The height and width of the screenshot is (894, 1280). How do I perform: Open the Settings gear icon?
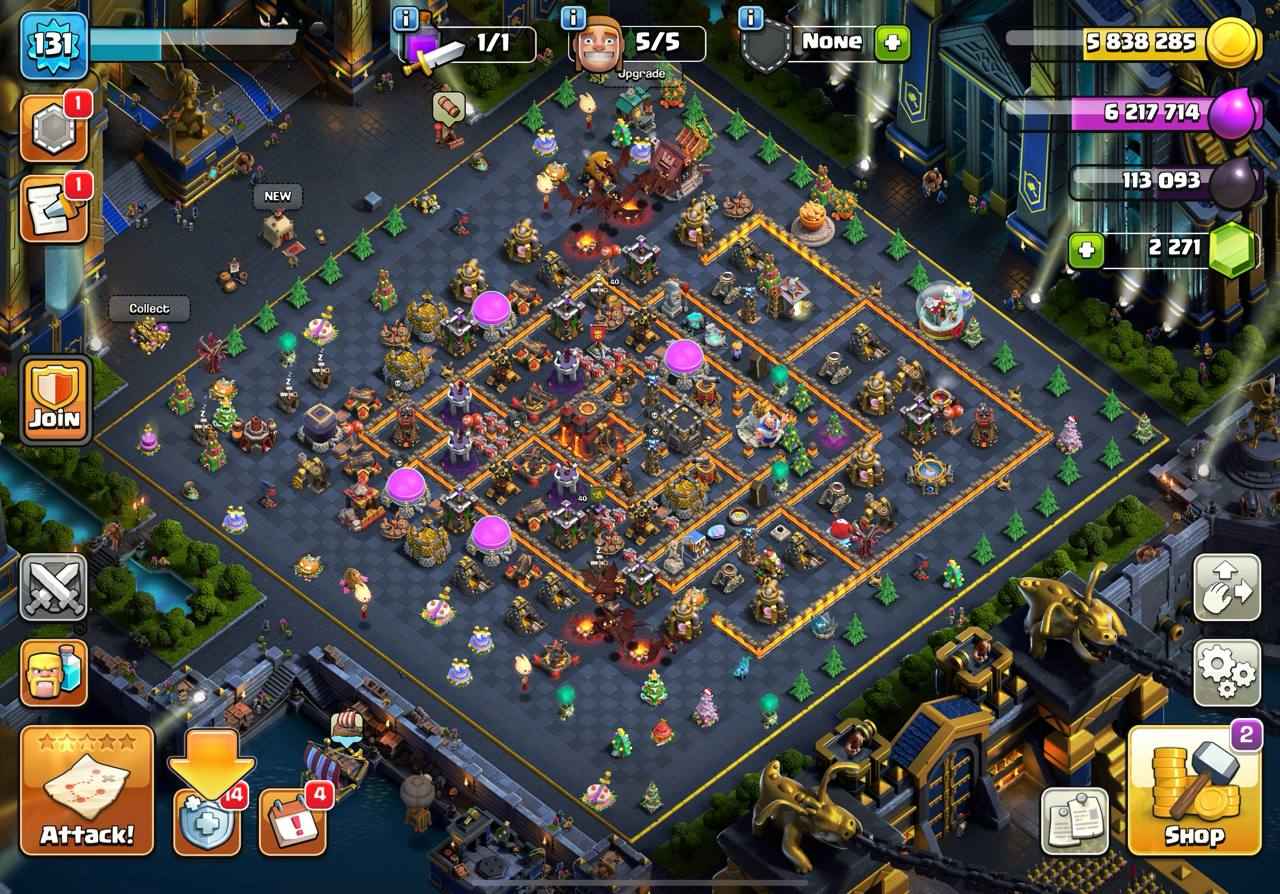pos(1227,673)
